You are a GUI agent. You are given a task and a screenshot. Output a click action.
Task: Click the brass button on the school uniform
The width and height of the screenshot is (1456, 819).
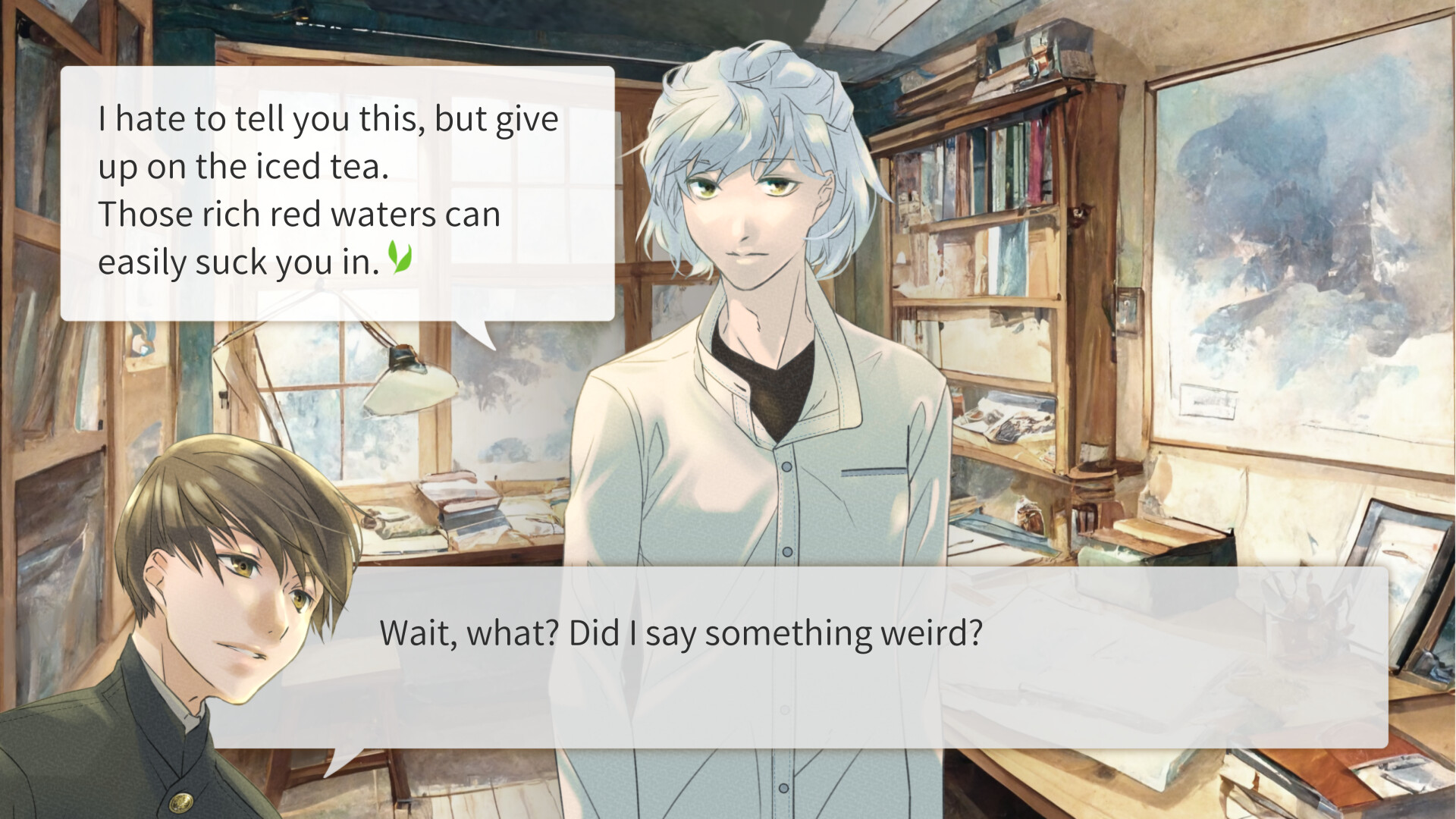pyautogui.click(x=182, y=800)
